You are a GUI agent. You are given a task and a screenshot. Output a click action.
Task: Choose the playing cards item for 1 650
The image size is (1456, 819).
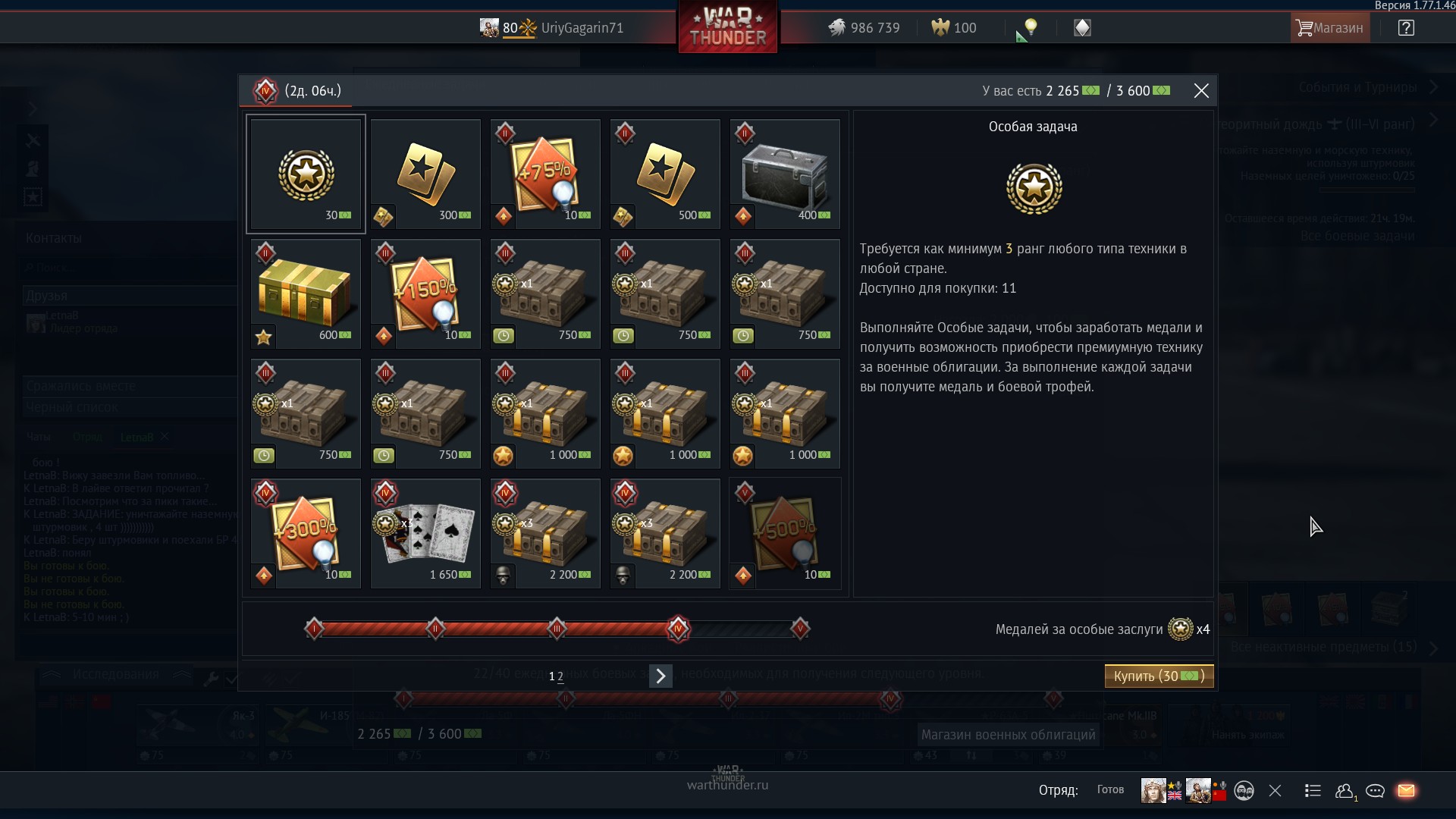pos(425,534)
